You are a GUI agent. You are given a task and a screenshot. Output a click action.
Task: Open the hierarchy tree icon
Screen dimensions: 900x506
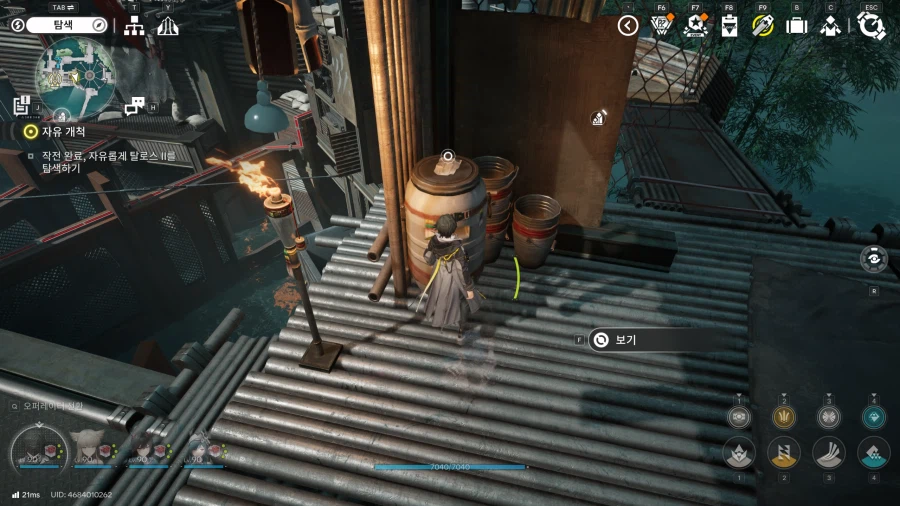[x=134, y=25]
